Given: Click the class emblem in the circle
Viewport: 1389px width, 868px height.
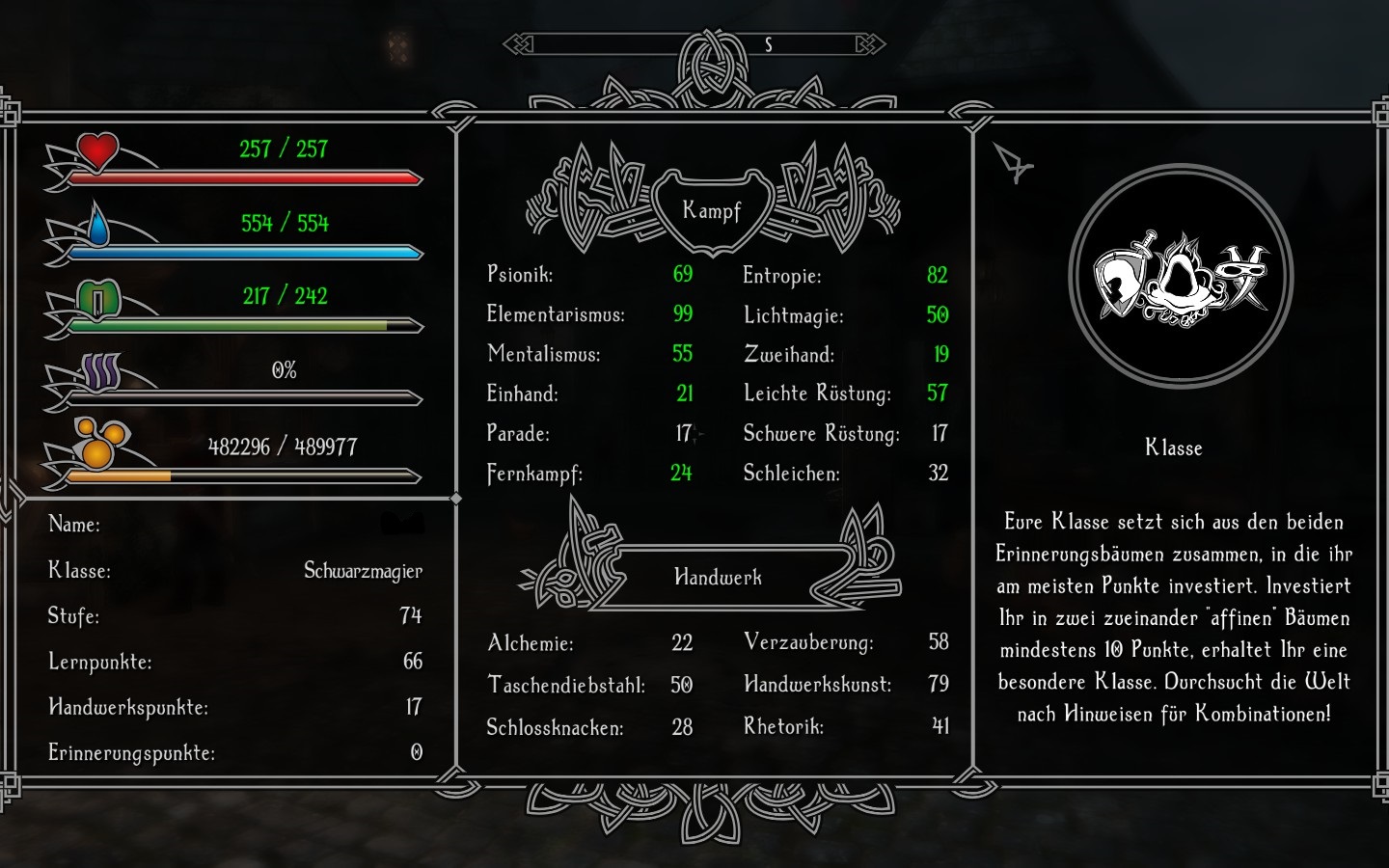Looking at the screenshot, I should [1181, 277].
